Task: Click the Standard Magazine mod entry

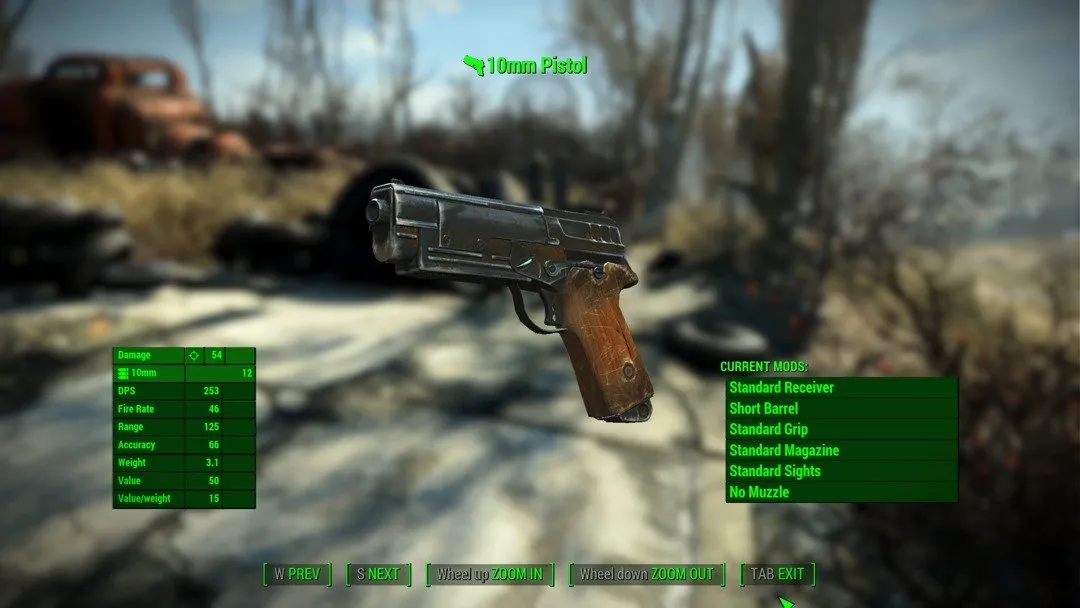Action: point(841,450)
